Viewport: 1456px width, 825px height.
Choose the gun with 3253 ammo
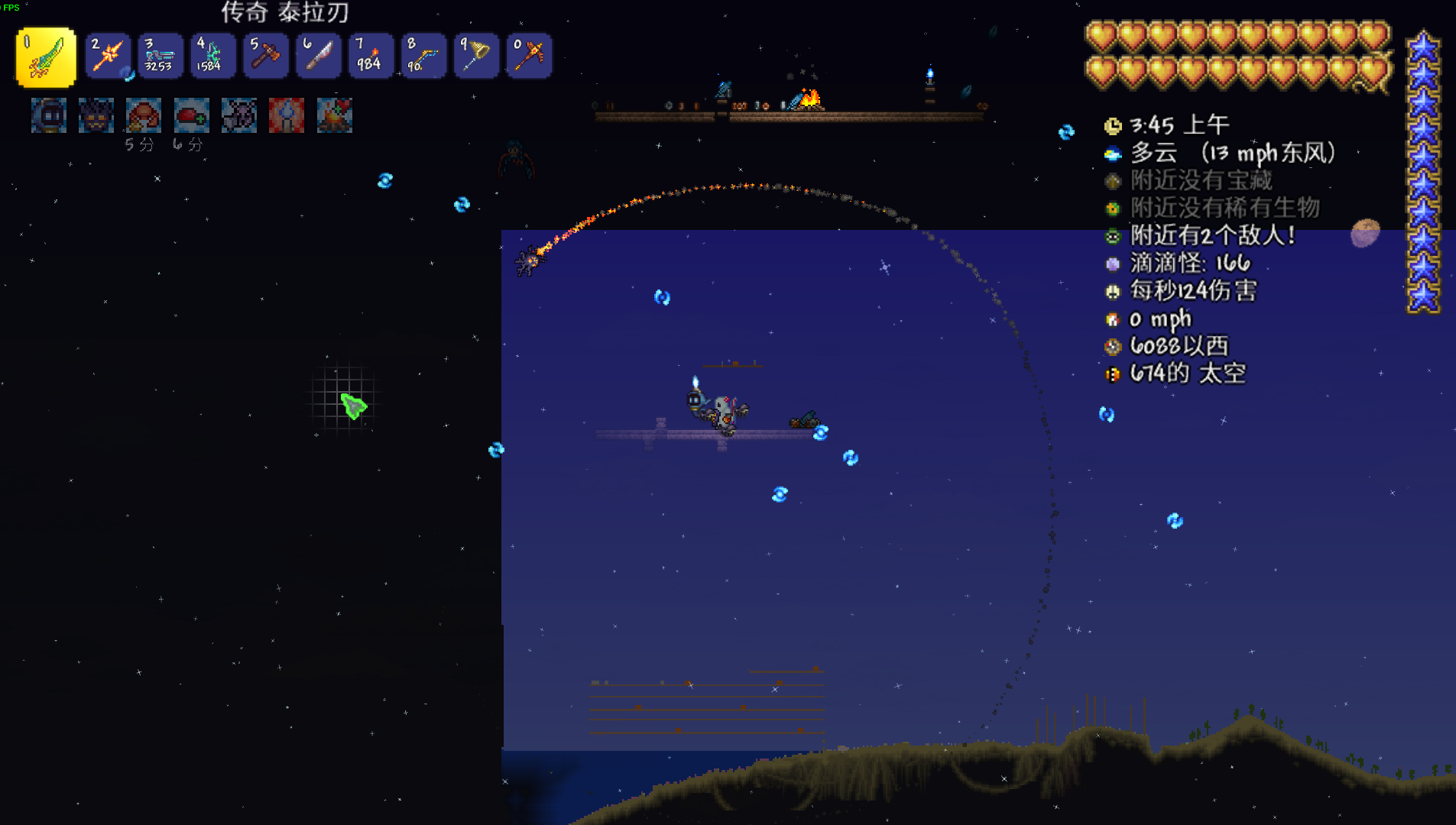coord(160,56)
